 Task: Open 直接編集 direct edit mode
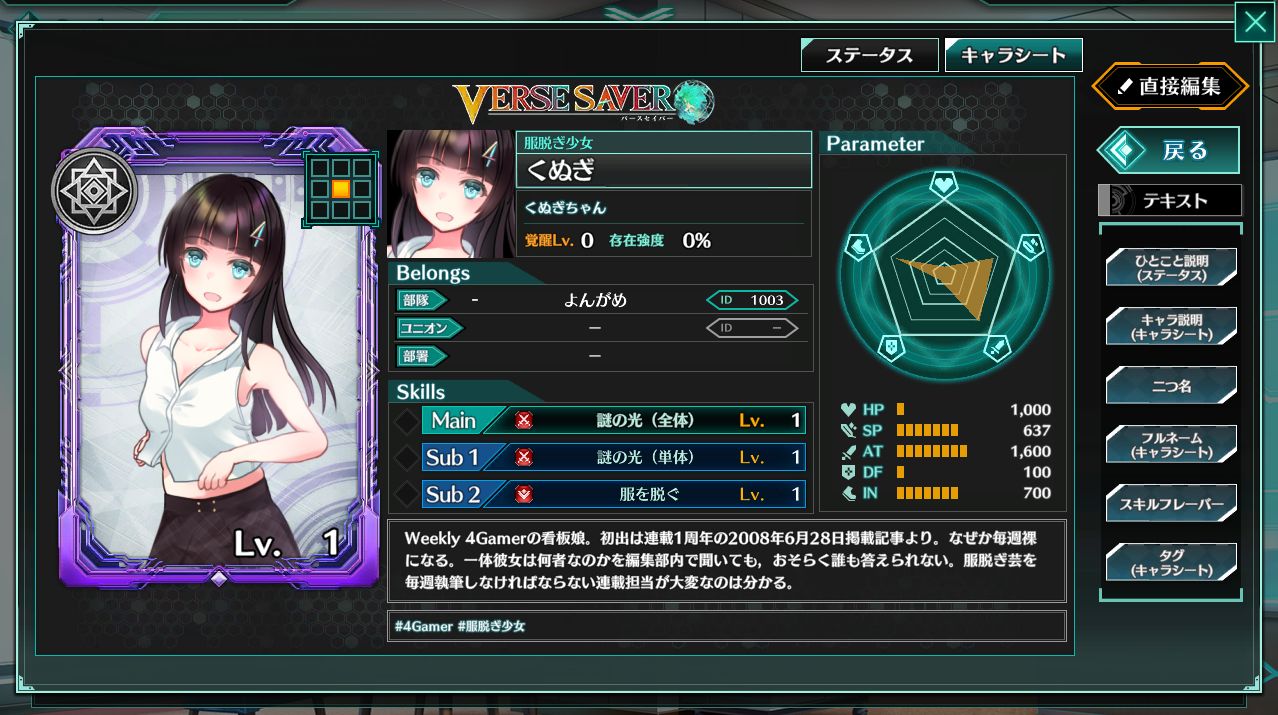pyautogui.click(x=1170, y=87)
